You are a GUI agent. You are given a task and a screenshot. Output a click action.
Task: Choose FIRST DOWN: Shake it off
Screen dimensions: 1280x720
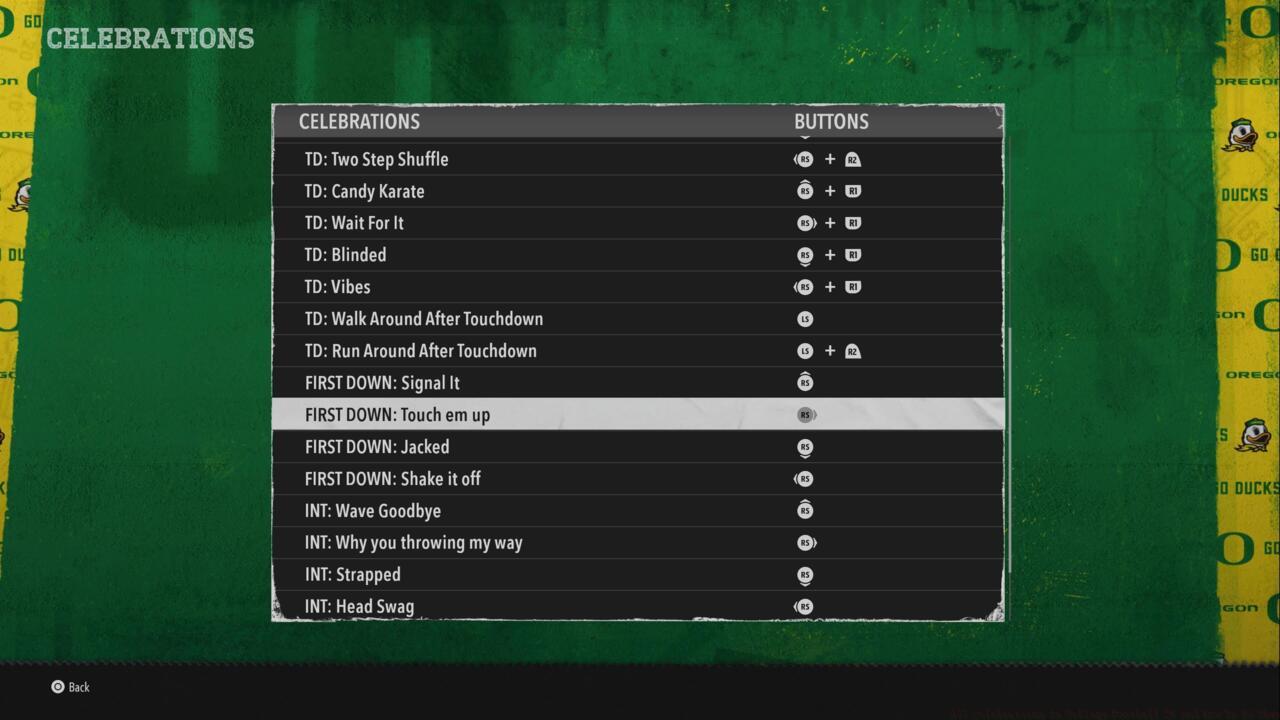click(x=392, y=479)
